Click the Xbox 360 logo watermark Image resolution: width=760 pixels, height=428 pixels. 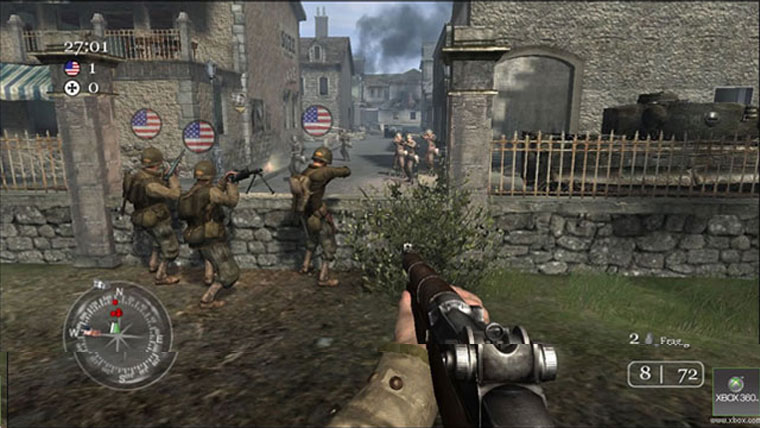click(x=735, y=390)
